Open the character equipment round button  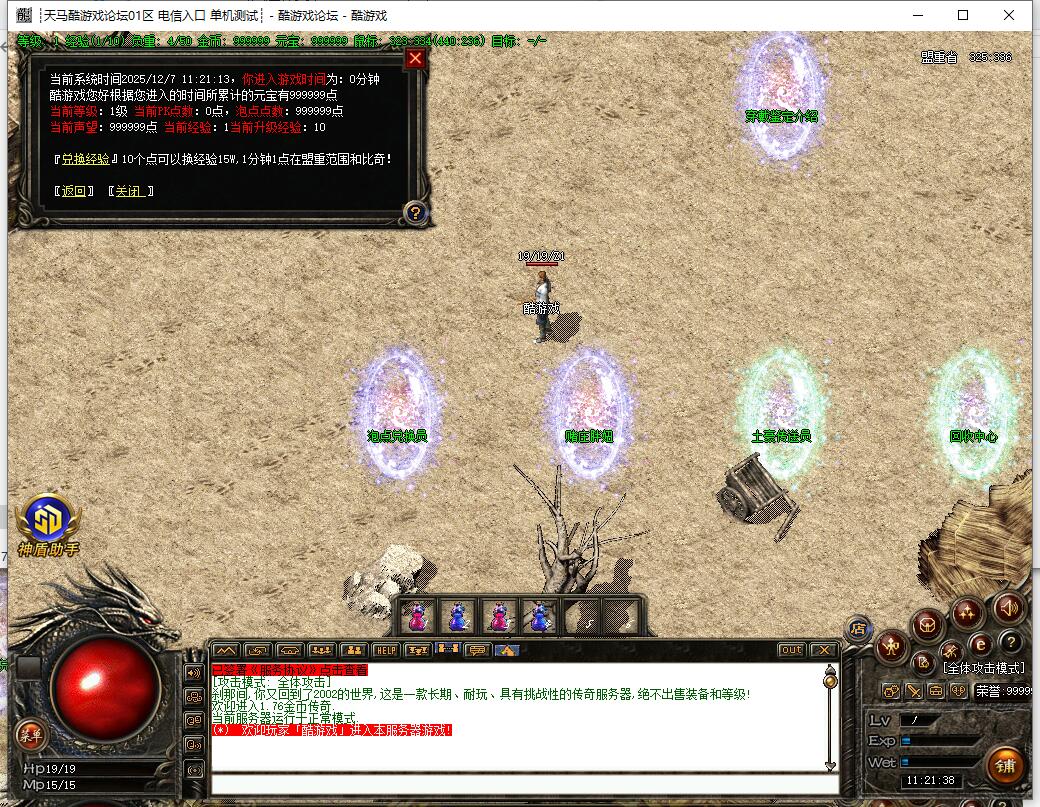[891, 648]
